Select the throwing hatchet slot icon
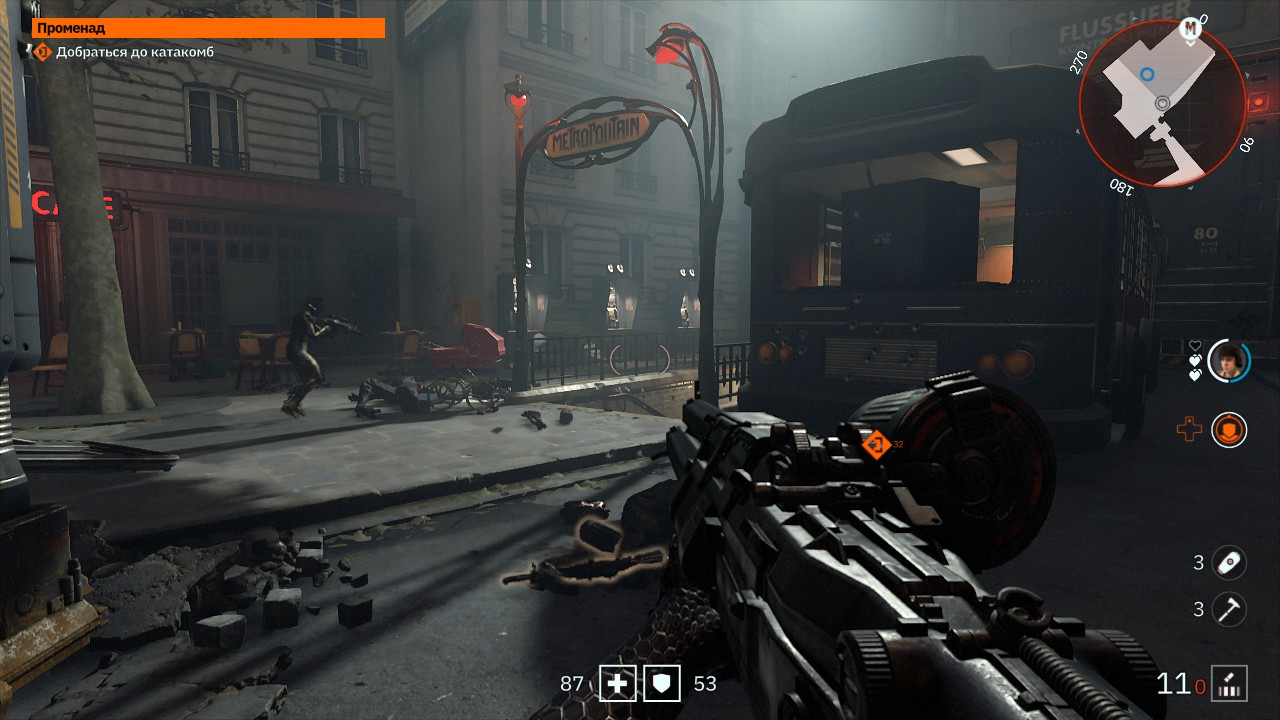The width and height of the screenshot is (1280, 720). tap(1229, 609)
